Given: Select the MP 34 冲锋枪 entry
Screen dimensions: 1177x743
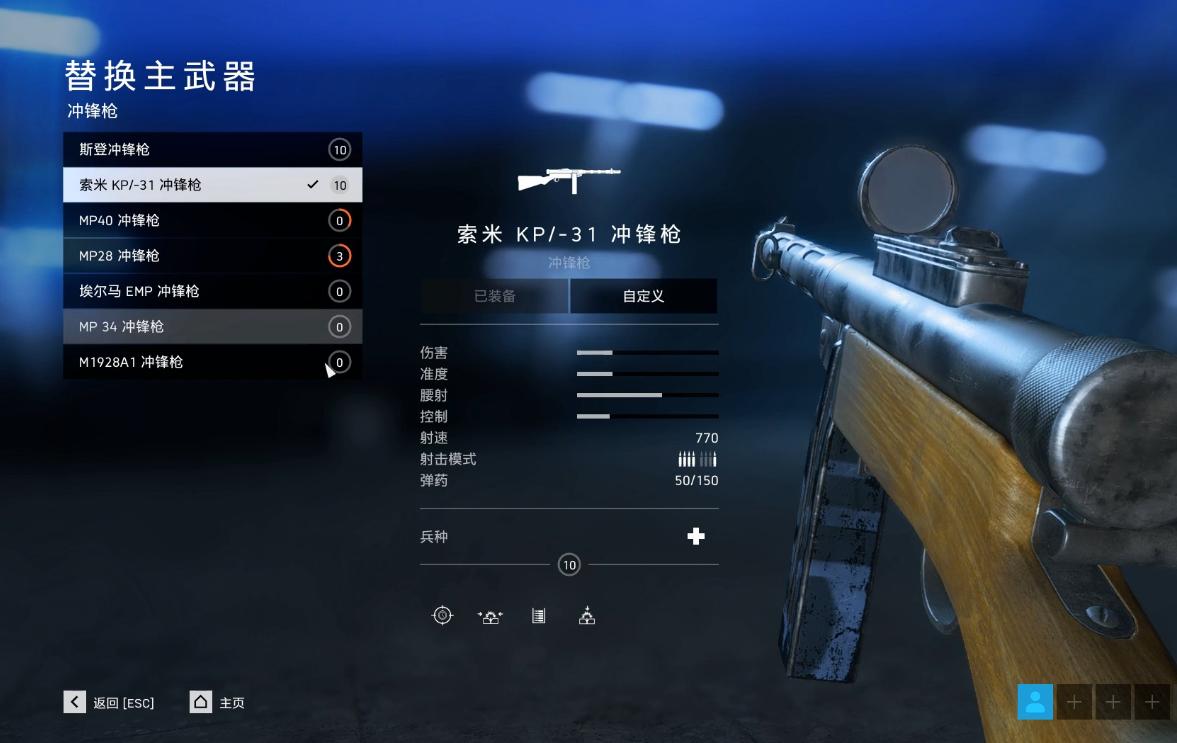Looking at the screenshot, I should point(212,327).
